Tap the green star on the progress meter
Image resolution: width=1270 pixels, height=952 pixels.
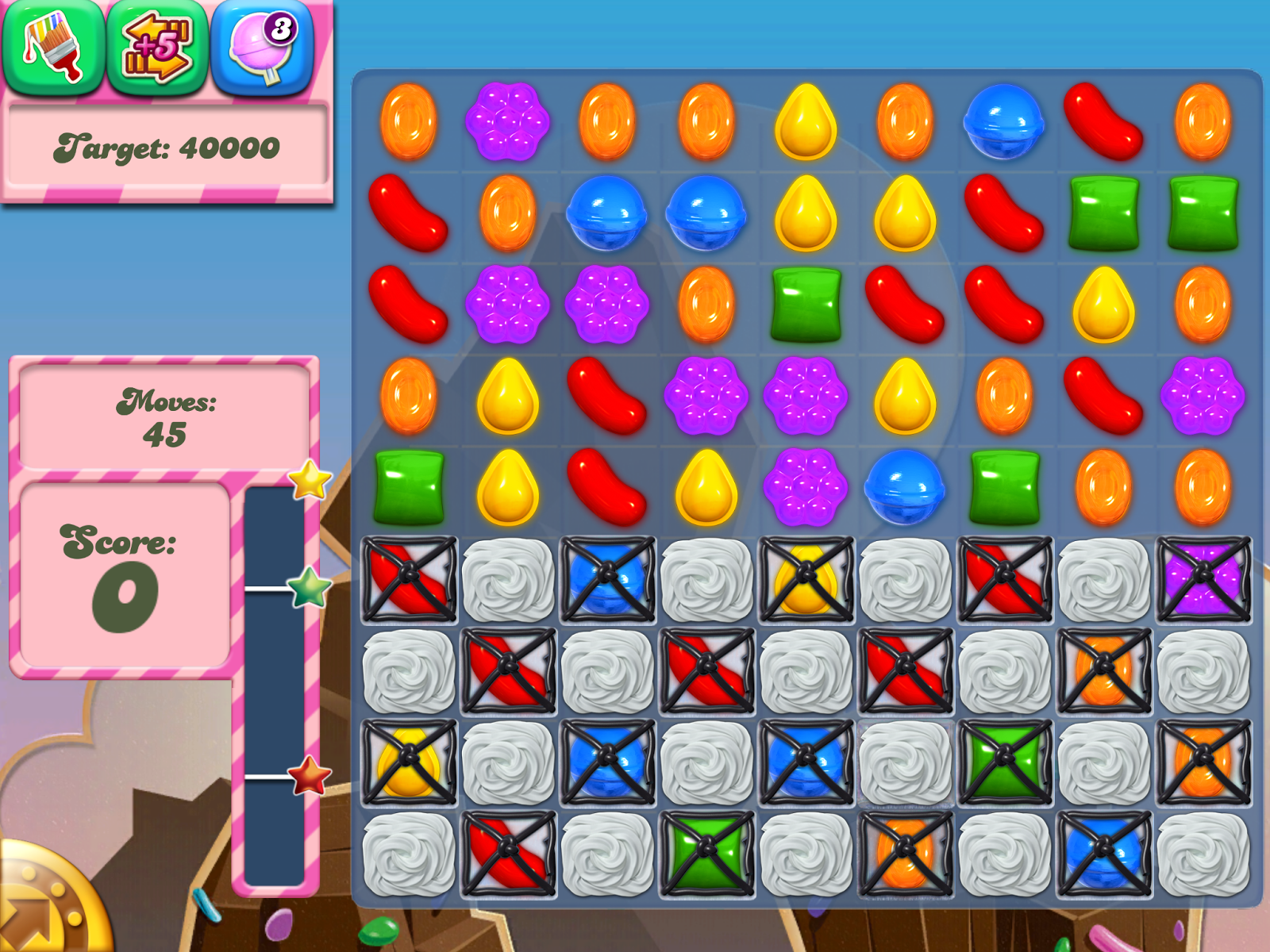pyautogui.click(x=308, y=589)
